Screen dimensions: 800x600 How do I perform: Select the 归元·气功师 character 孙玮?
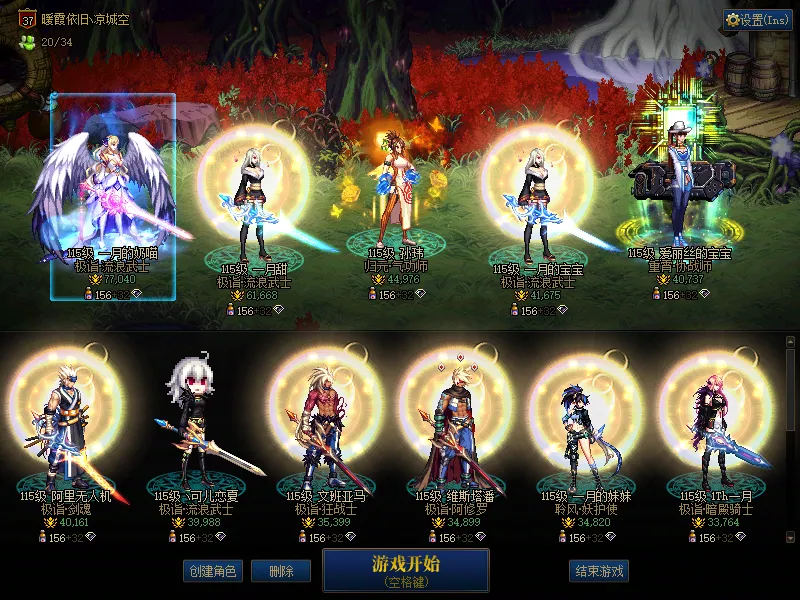point(395,200)
